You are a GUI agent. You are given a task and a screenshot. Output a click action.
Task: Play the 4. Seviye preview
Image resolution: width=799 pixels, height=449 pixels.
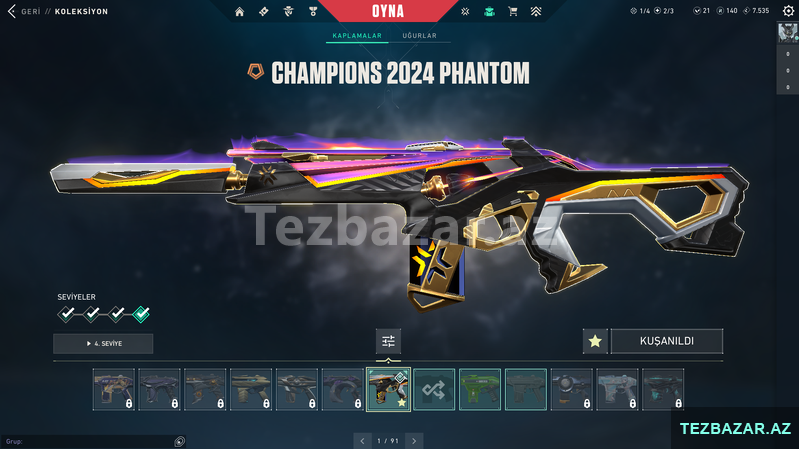point(103,344)
